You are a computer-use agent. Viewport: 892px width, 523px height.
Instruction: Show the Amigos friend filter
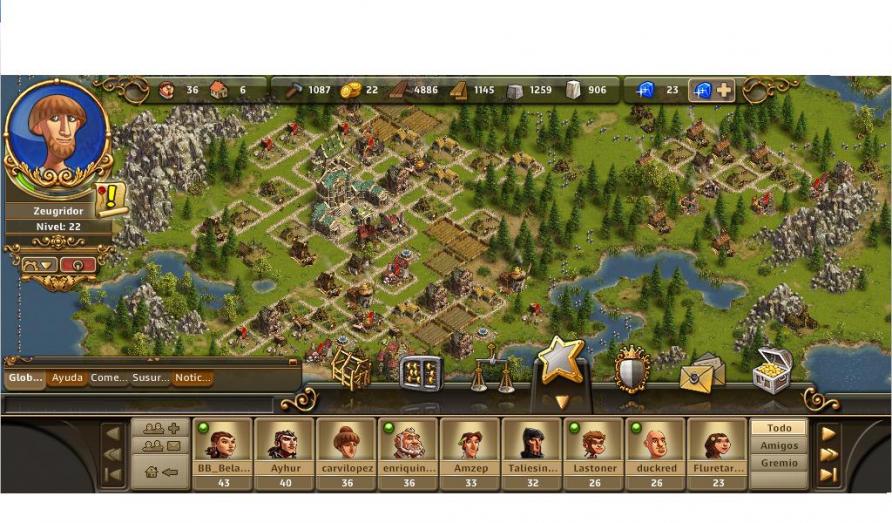[779, 446]
